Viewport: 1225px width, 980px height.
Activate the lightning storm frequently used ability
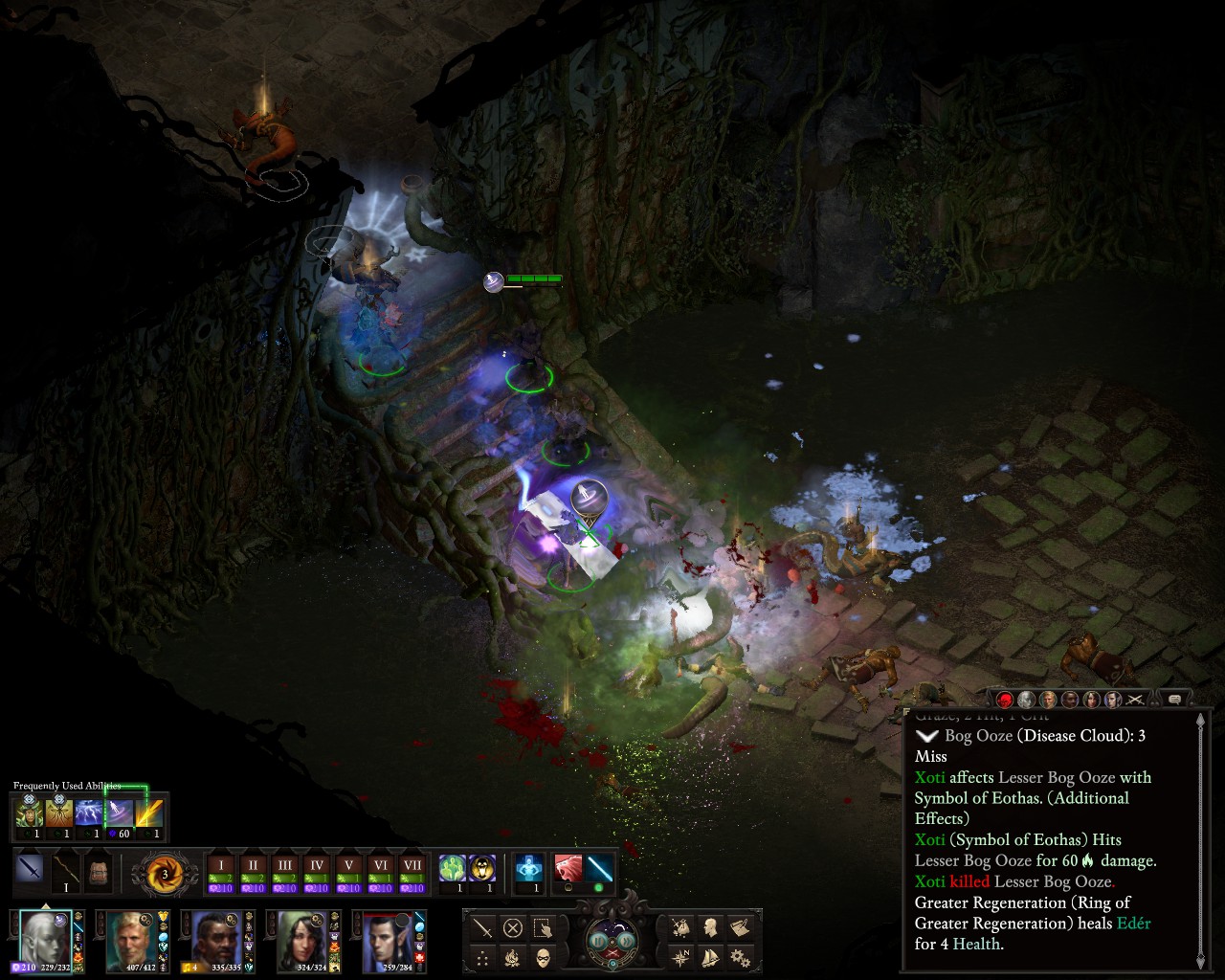[89, 814]
